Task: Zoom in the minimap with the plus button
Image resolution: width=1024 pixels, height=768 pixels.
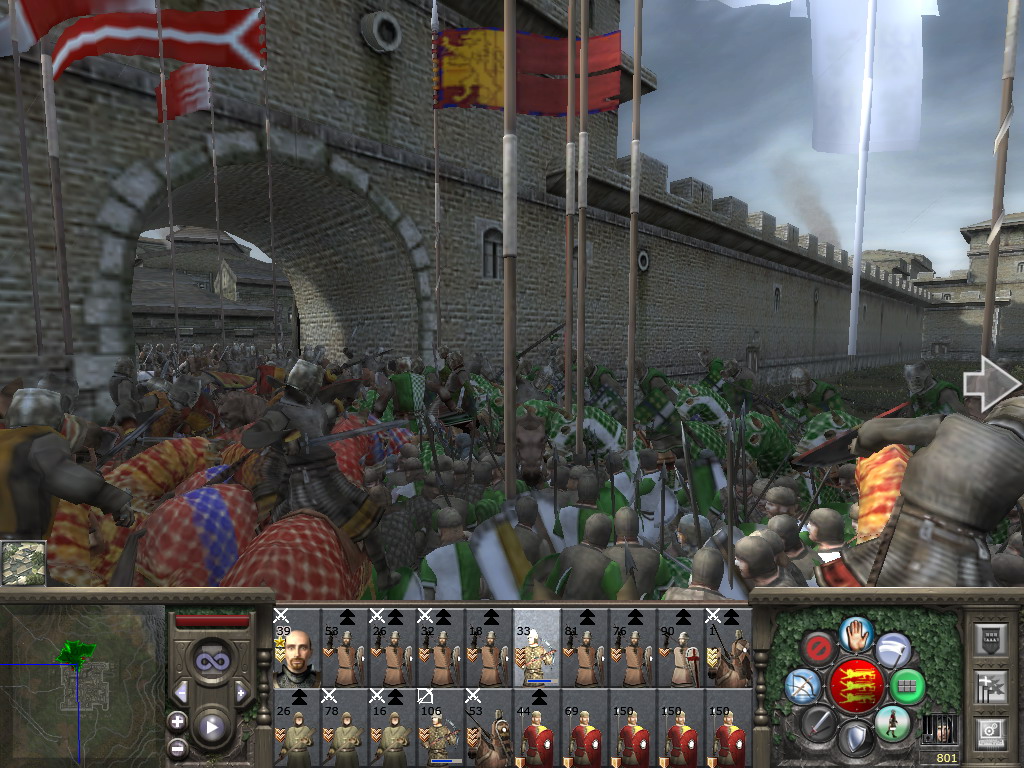Action: point(177,721)
